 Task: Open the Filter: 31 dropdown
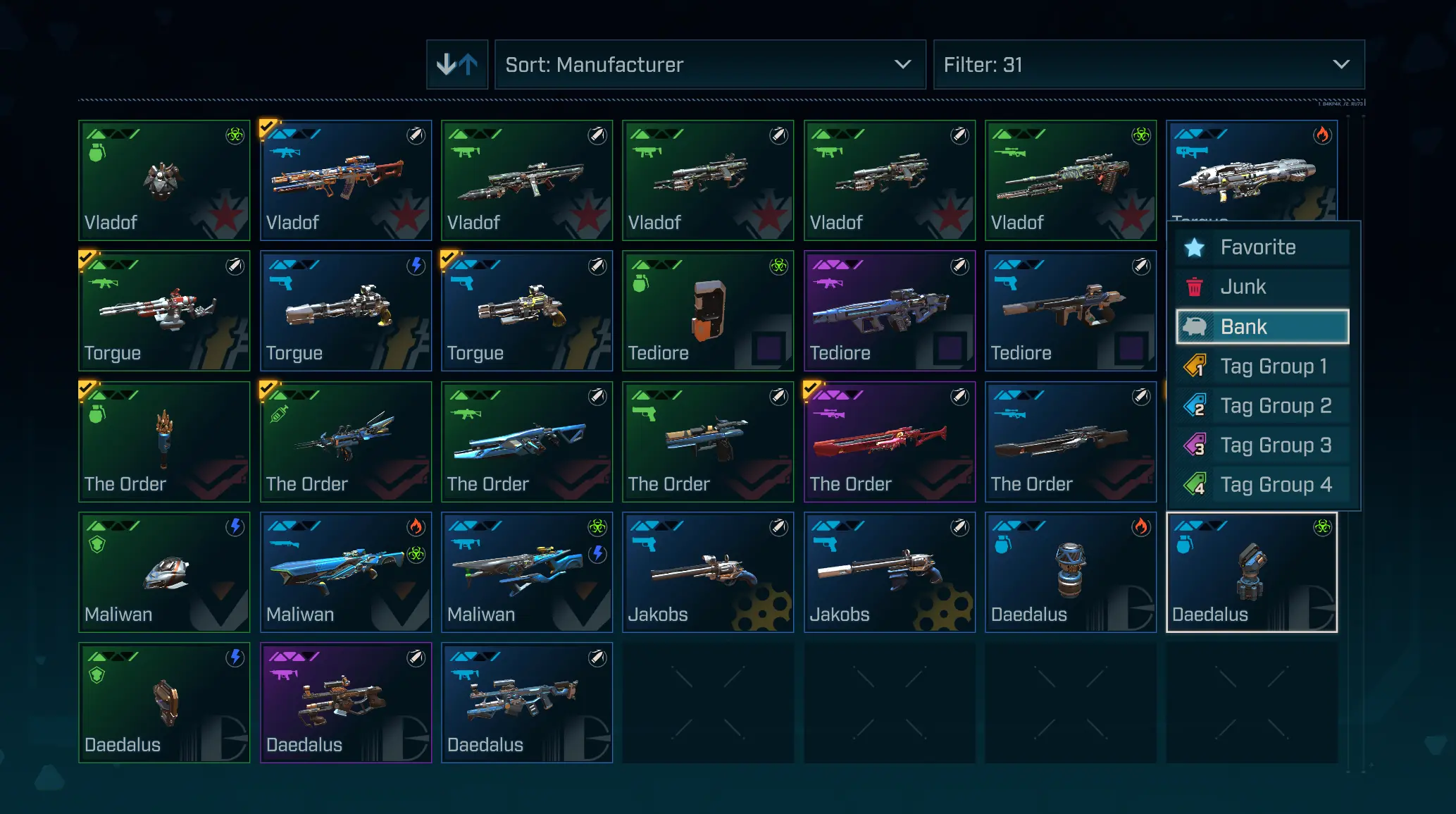pos(1148,65)
